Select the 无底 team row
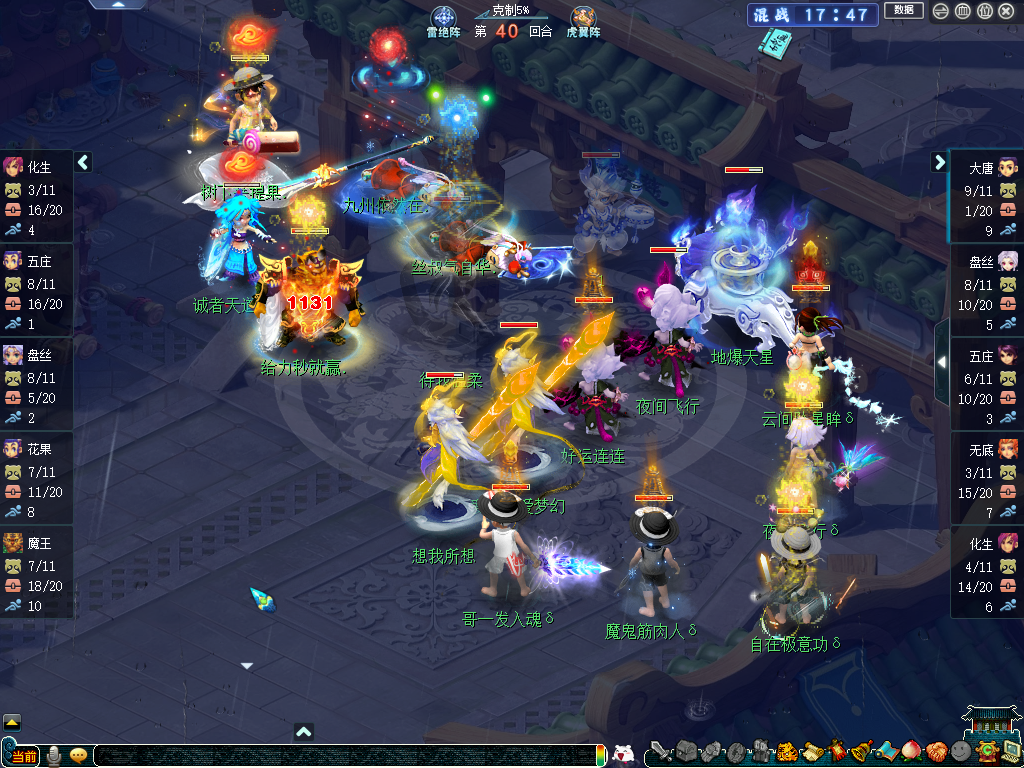This screenshot has width=1024, height=768. point(986,479)
